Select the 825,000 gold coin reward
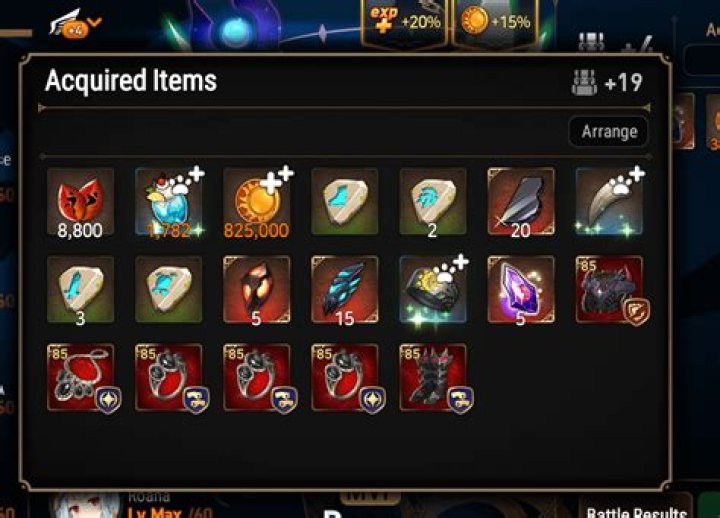Screen dimensions: 720x518 coord(256,201)
